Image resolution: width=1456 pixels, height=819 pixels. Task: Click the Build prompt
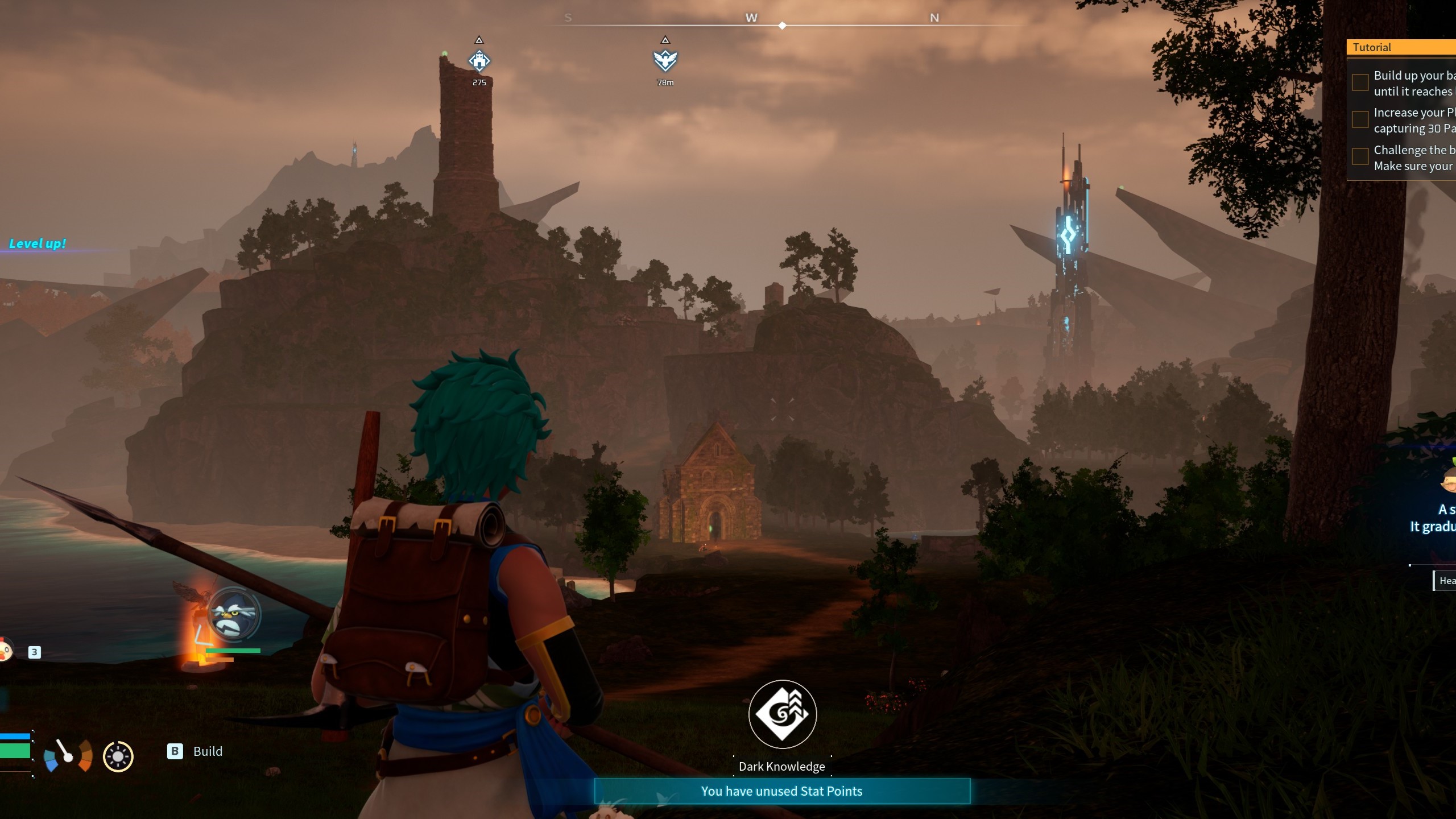[x=208, y=751]
